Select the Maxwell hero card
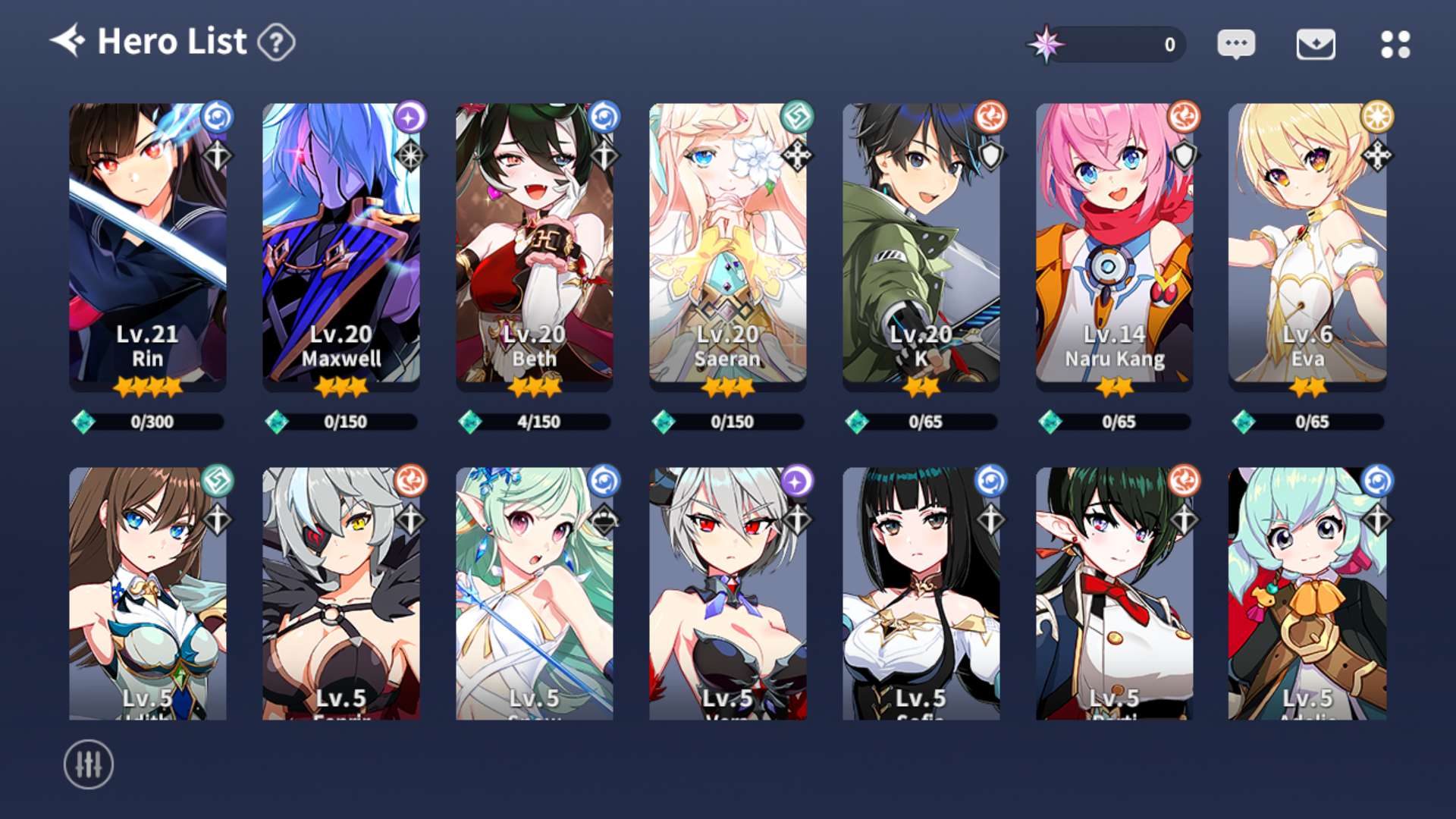 click(x=341, y=246)
